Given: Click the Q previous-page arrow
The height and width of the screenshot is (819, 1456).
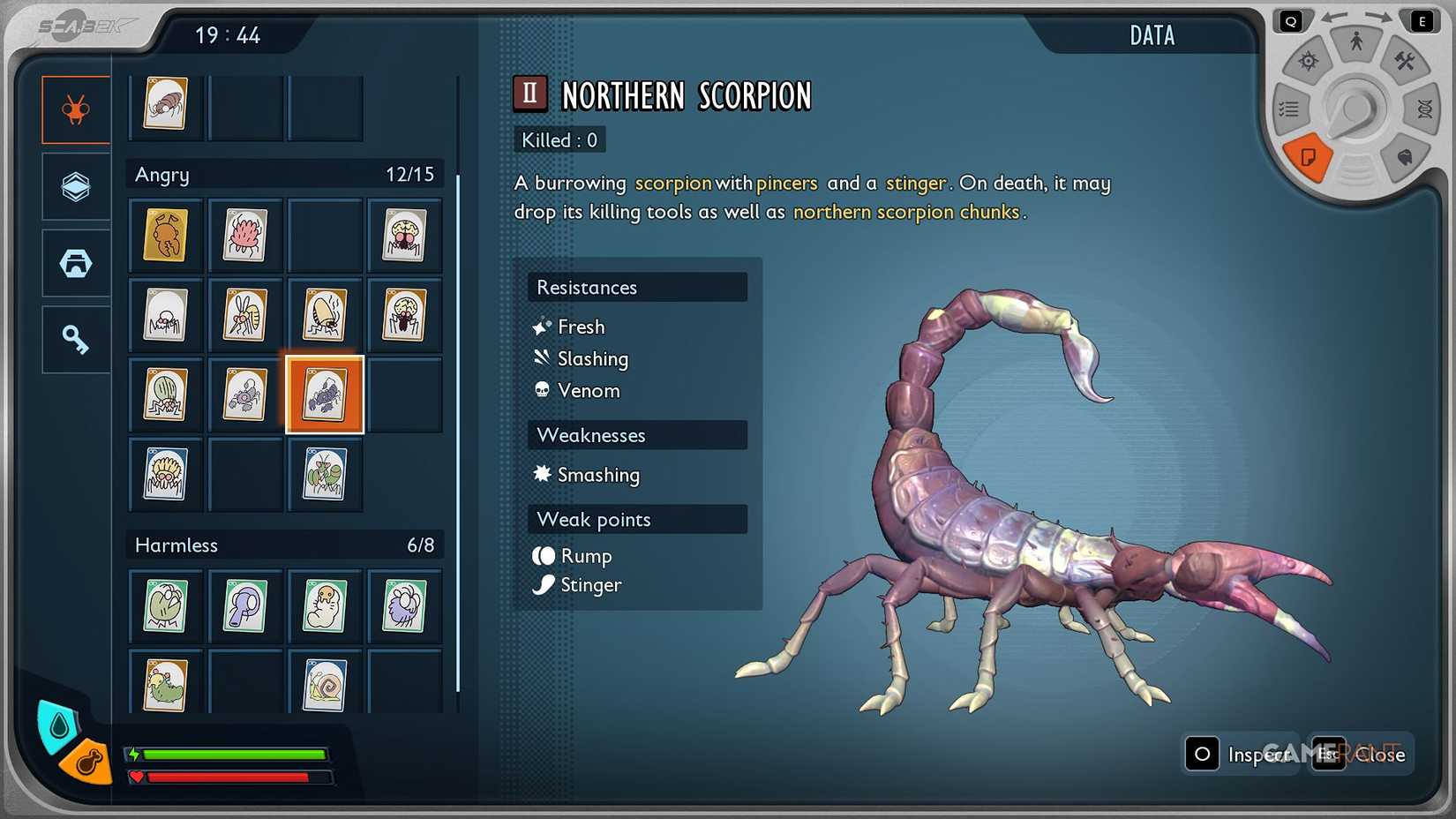Looking at the screenshot, I should [x=1290, y=19].
